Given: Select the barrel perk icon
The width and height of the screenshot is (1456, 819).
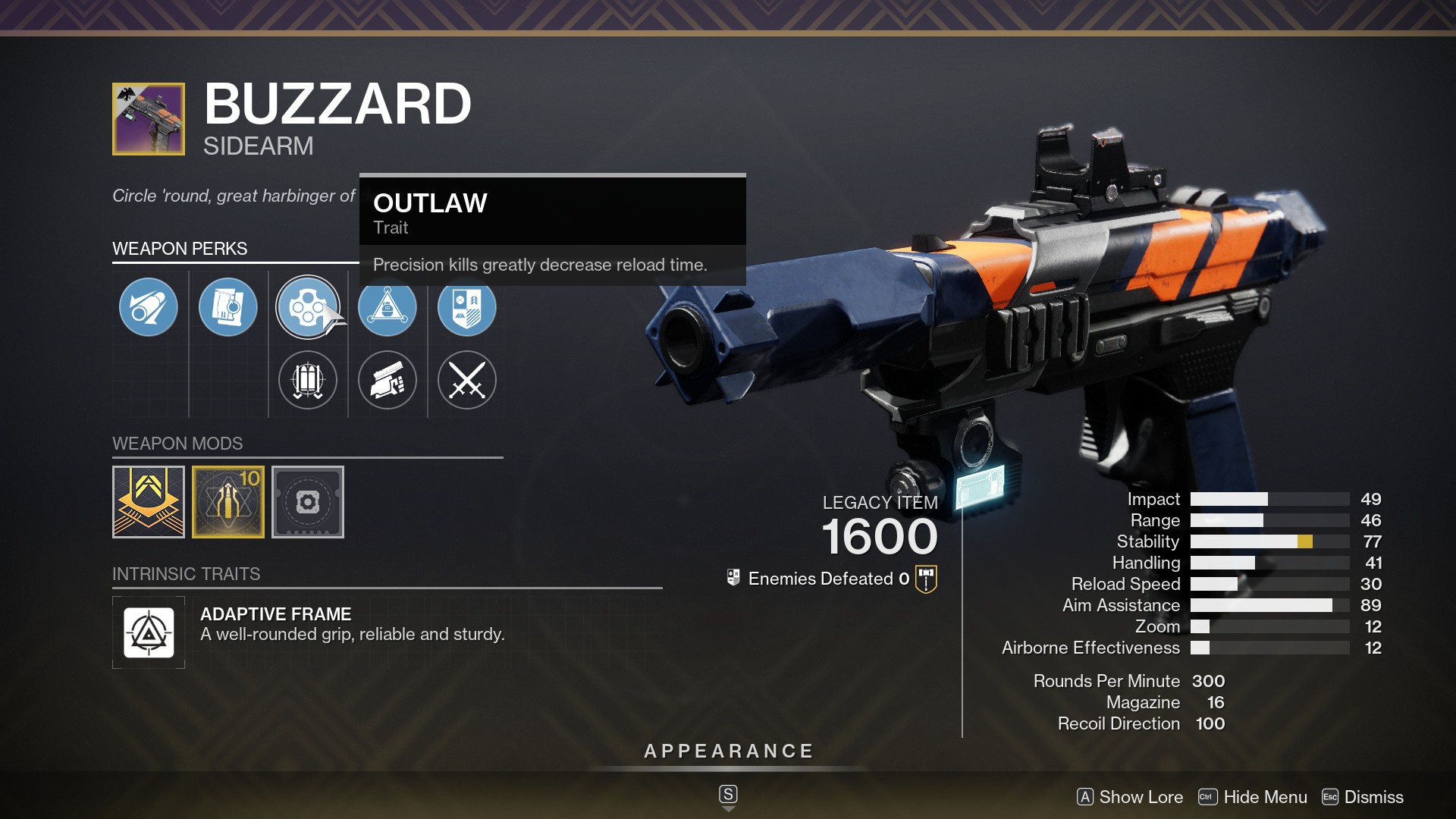Looking at the screenshot, I should 149,307.
